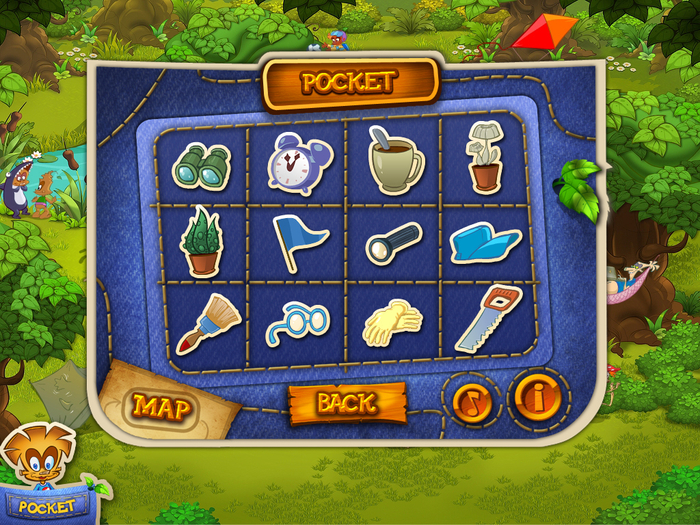Open the Map
The width and height of the screenshot is (700, 525).
(162, 405)
